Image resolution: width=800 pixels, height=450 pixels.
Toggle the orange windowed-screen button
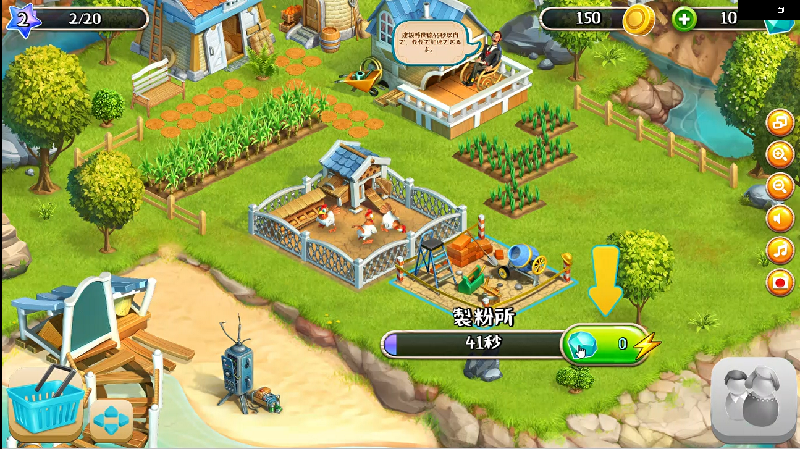pos(779,122)
